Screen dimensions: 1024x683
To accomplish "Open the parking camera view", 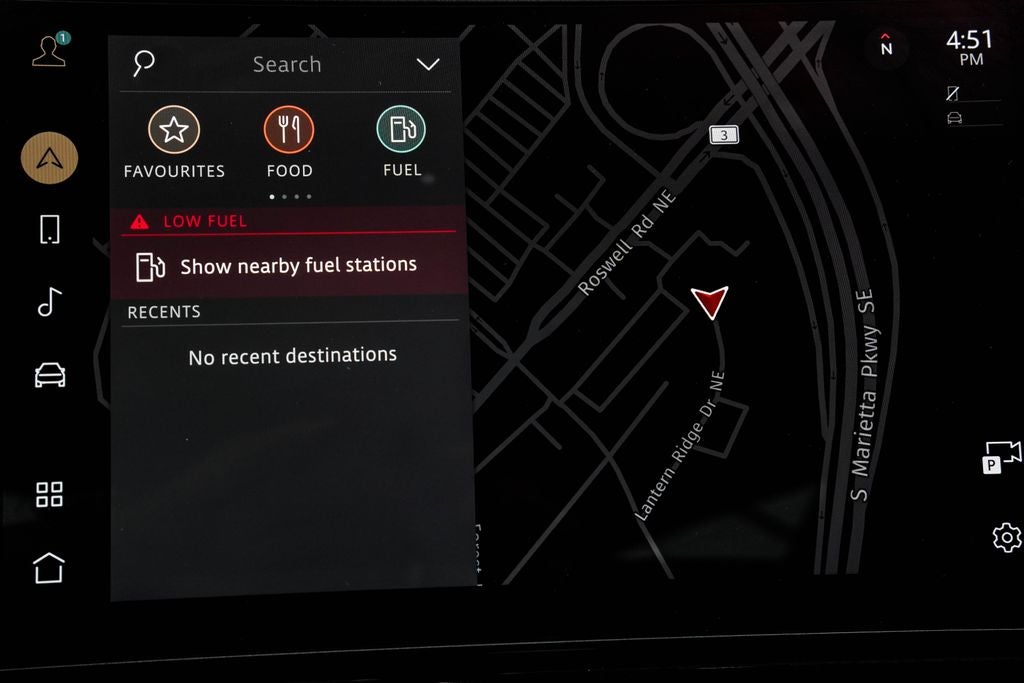I will pos(1002,456).
